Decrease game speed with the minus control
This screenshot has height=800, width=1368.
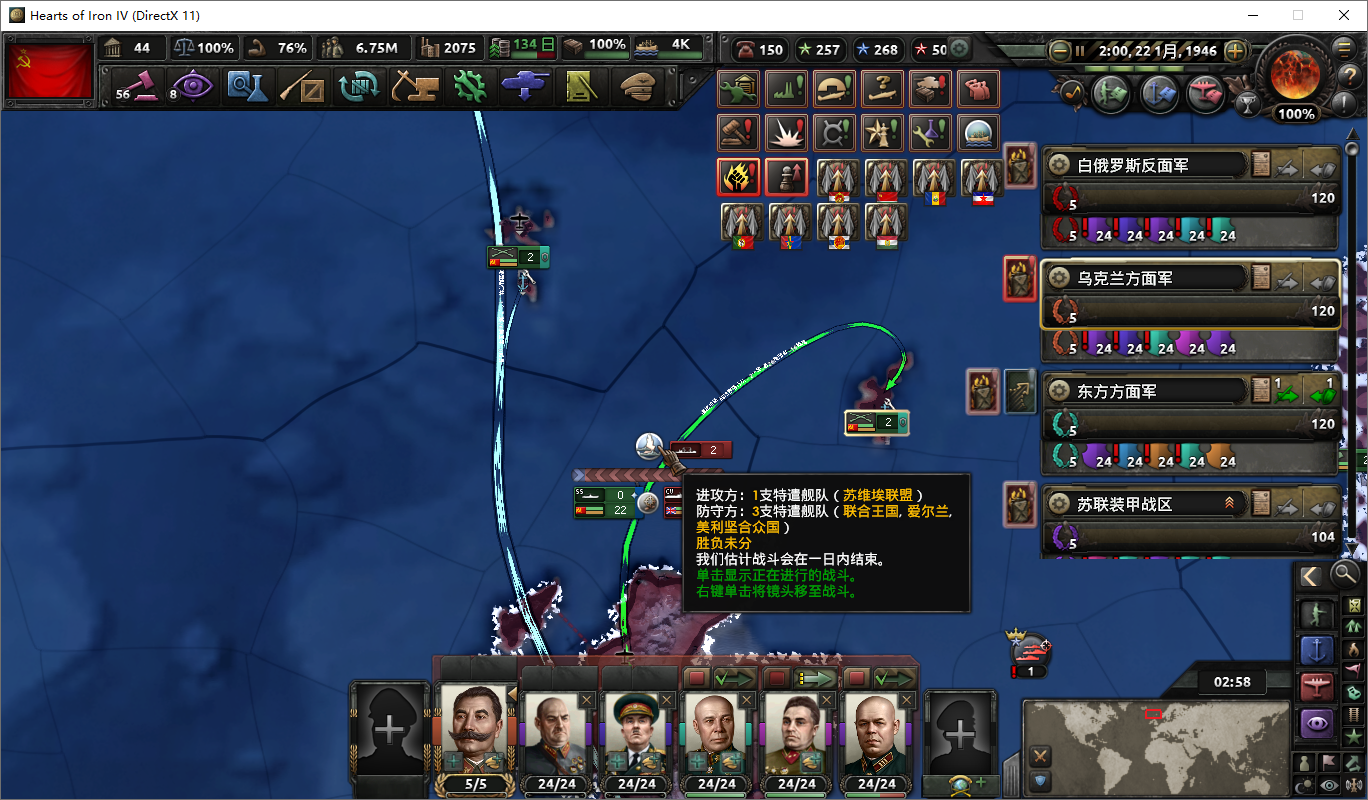pyautogui.click(x=1058, y=48)
